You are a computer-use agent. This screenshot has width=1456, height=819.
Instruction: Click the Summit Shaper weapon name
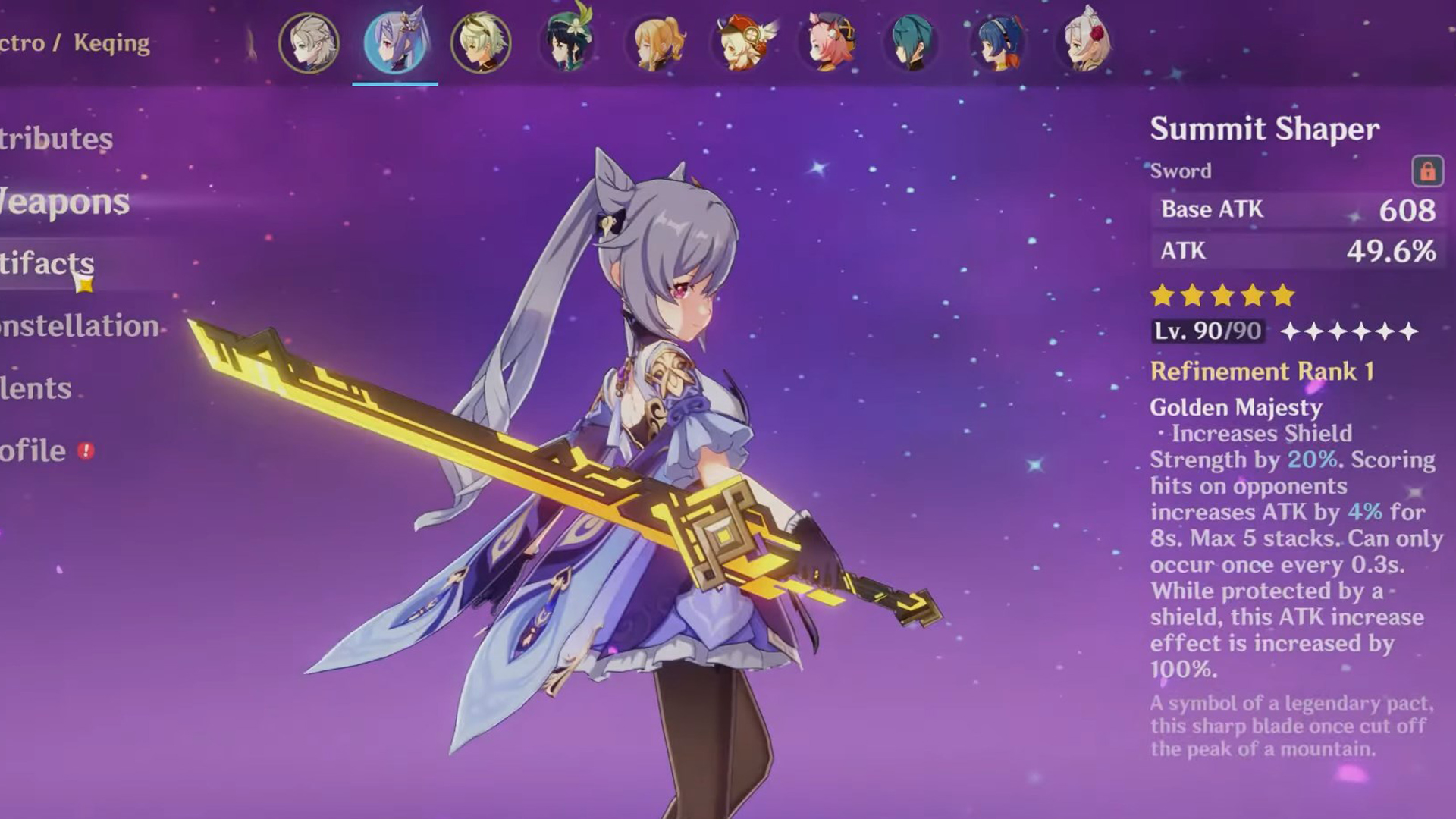point(1265,129)
